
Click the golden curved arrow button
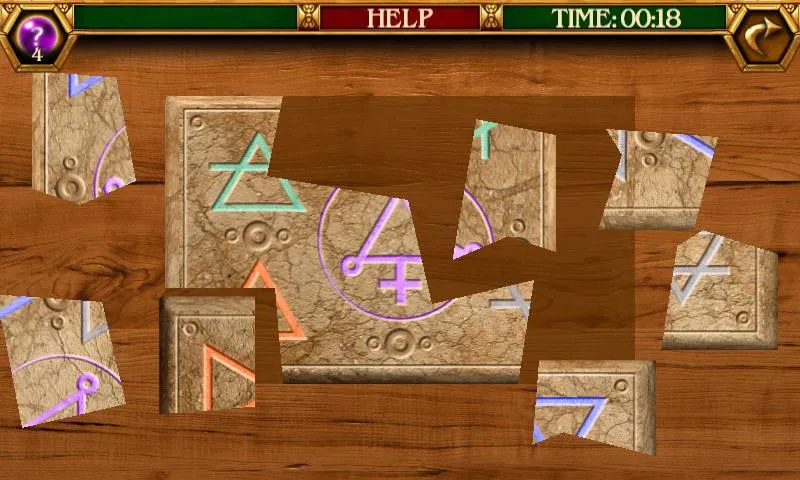[x=762, y=36]
